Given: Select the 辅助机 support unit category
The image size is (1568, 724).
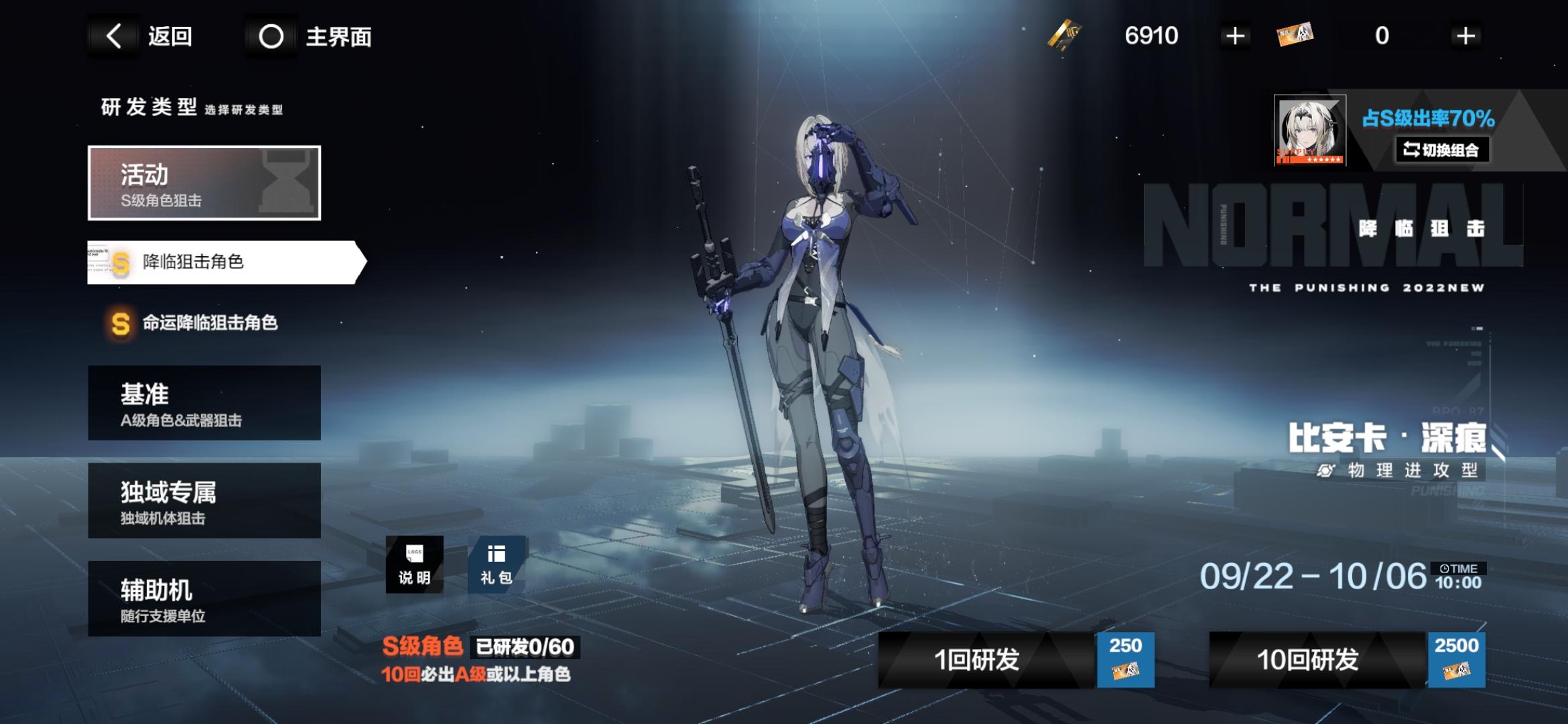Looking at the screenshot, I should tap(204, 599).
